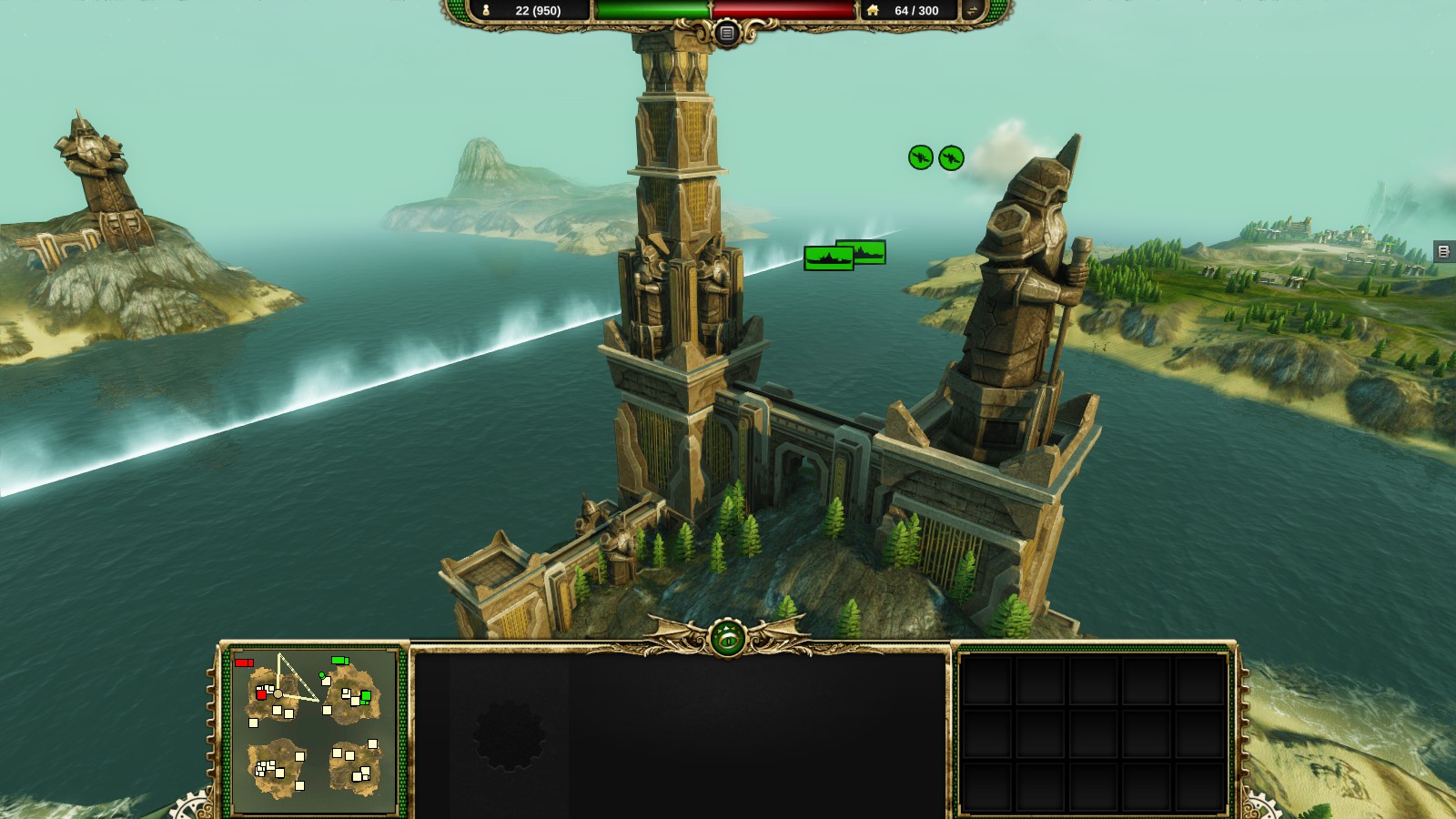Open the side panel list button at right edge
The height and width of the screenshot is (819, 1456).
tap(1443, 251)
